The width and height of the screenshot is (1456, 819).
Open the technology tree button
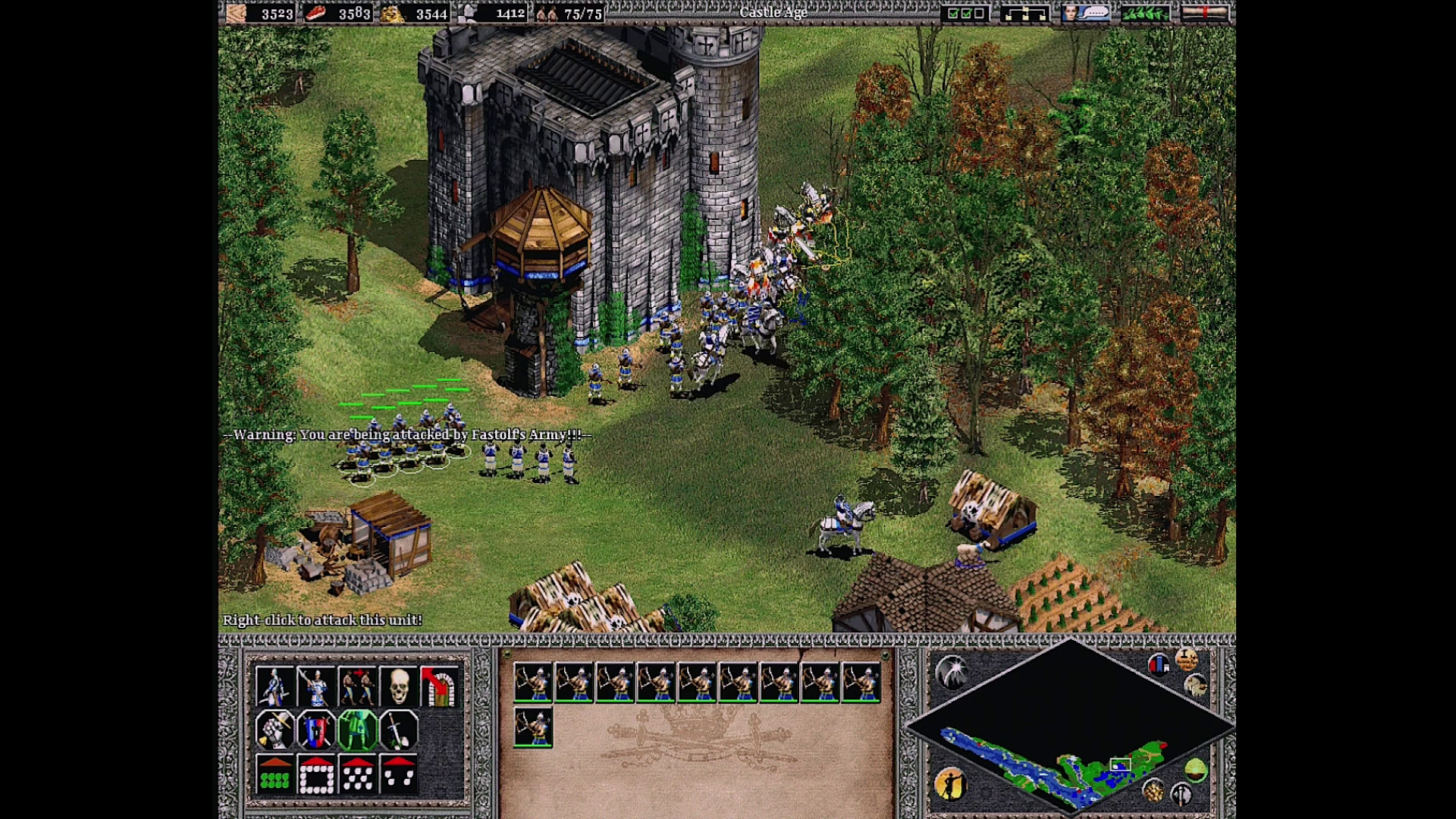click(x=1025, y=13)
